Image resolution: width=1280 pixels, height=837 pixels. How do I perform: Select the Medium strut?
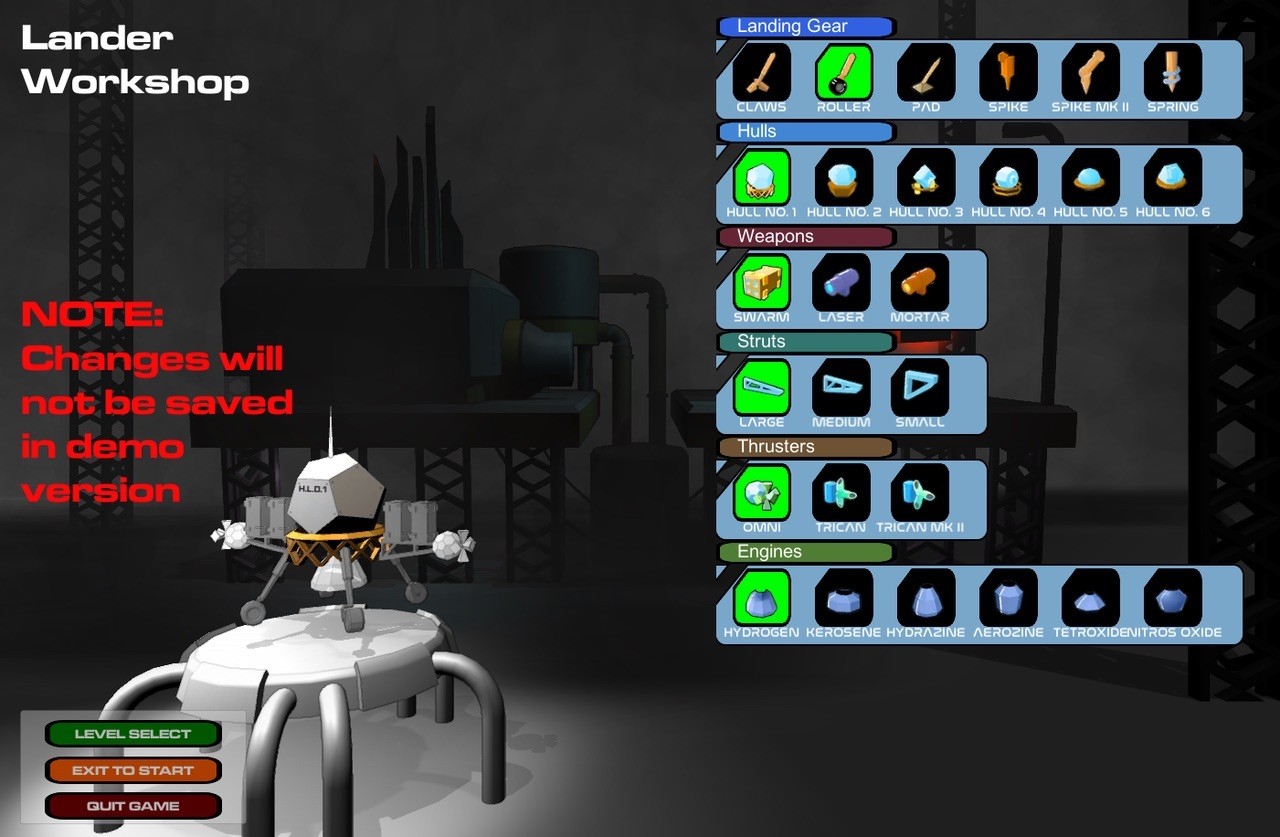tap(841, 388)
